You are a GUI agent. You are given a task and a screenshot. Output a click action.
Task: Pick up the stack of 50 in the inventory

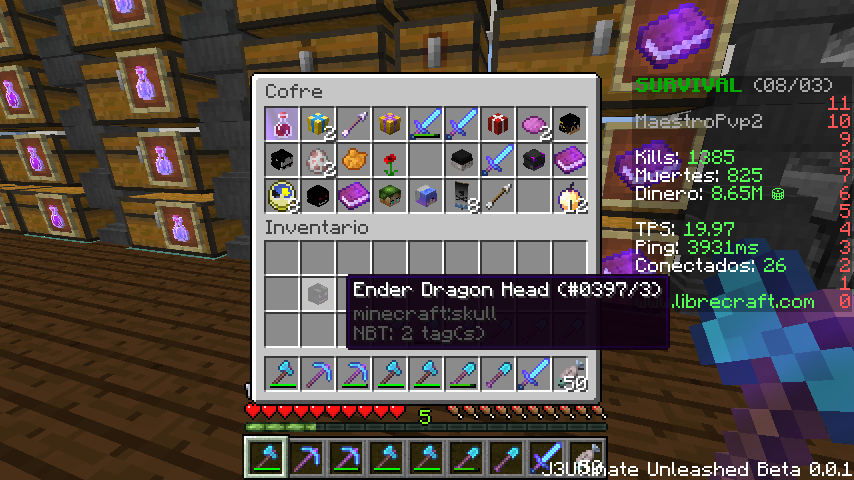(x=571, y=374)
